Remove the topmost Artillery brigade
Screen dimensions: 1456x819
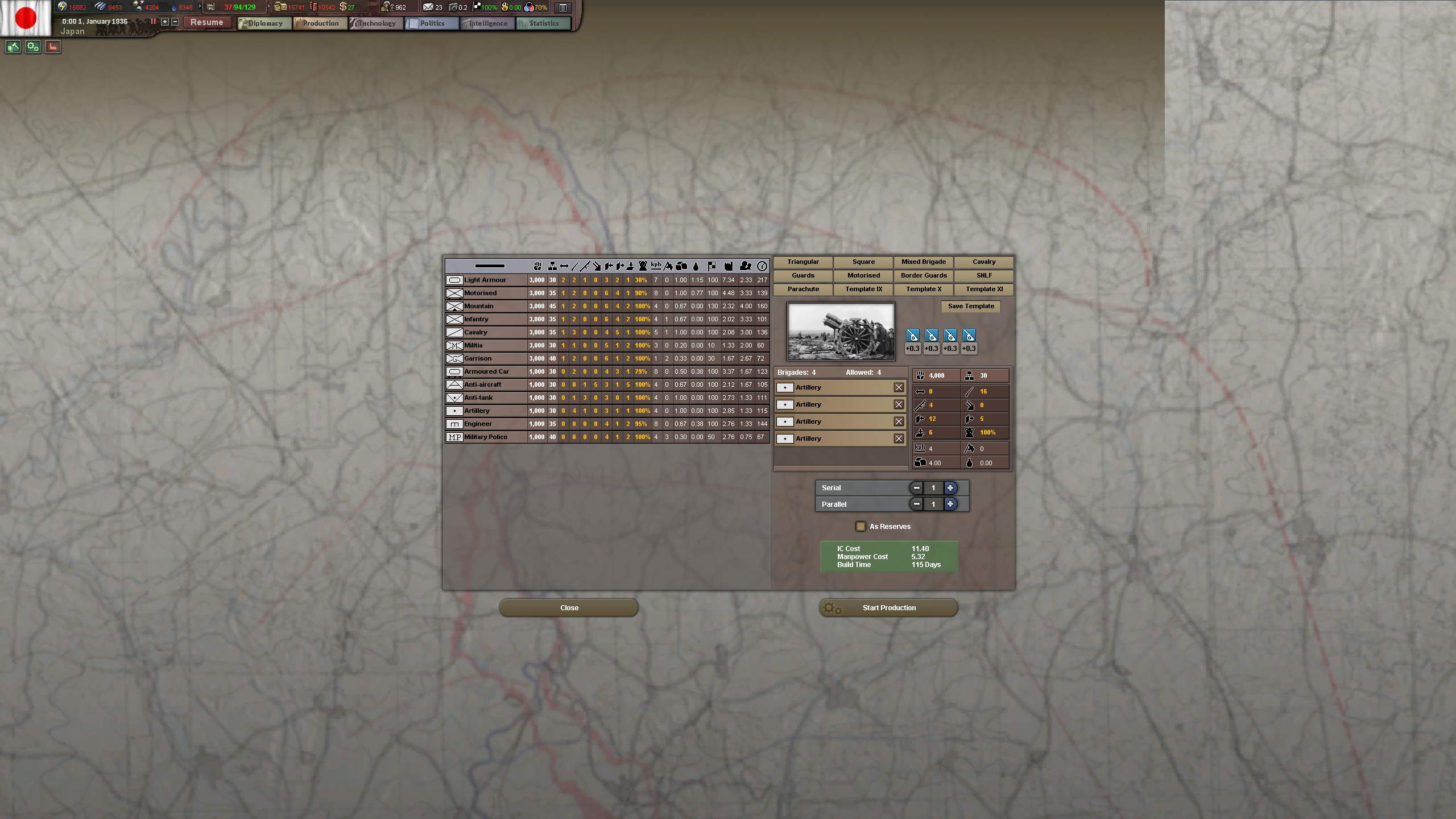[899, 387]
